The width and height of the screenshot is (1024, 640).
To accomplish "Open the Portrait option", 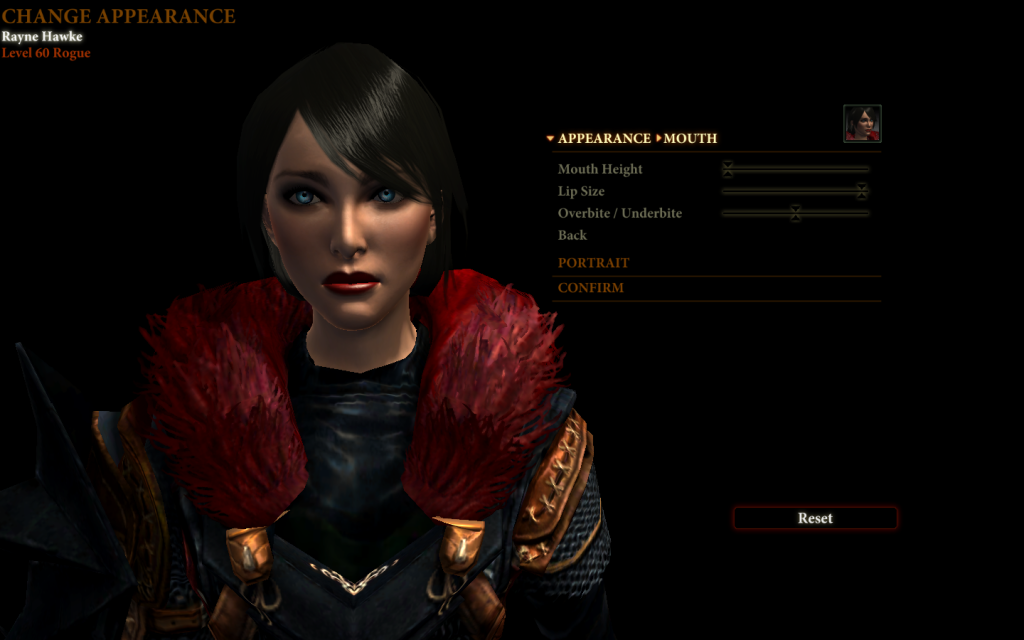I will tap(593, 263).
